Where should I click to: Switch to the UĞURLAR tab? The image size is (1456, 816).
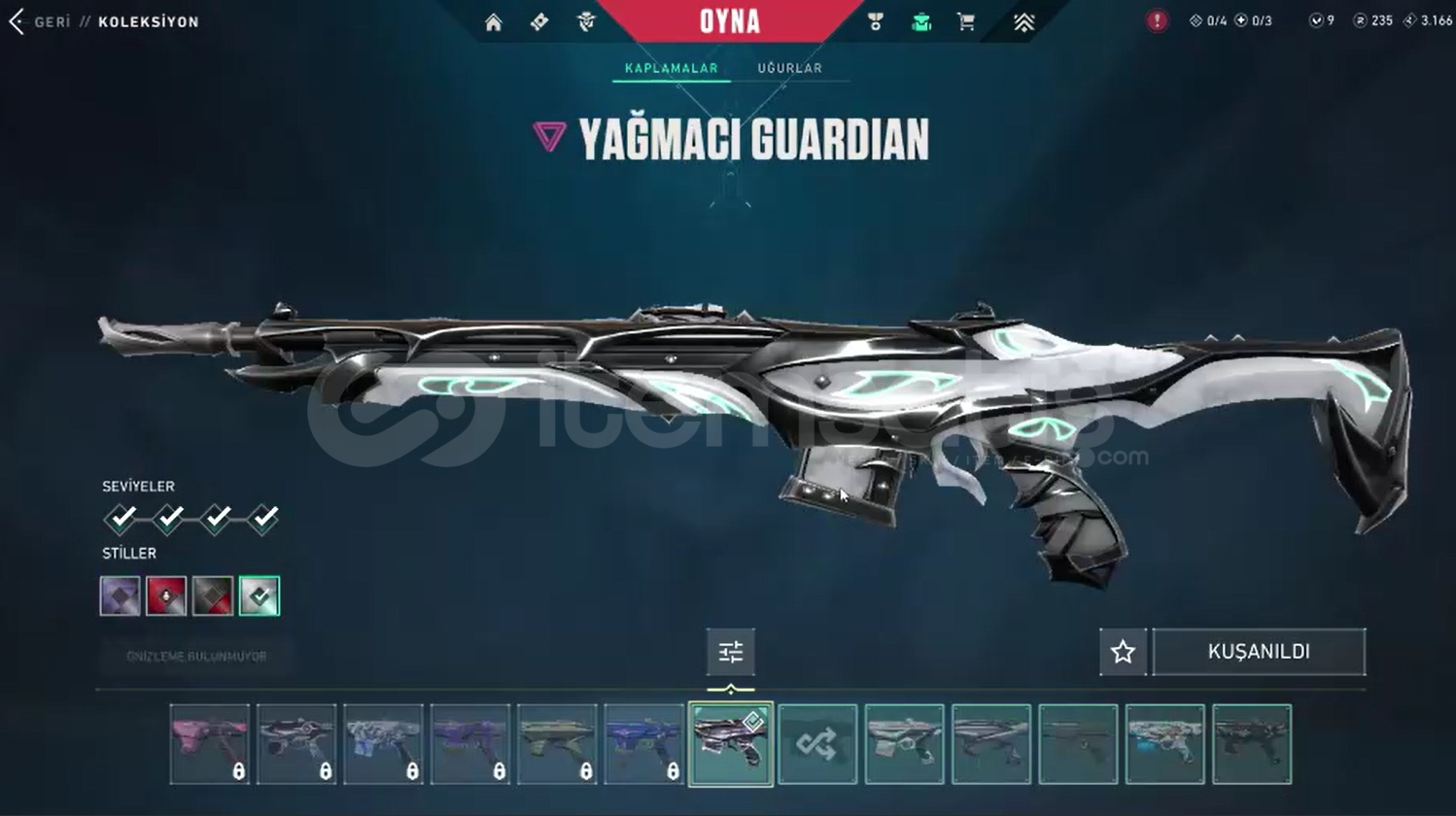pos(789,68)
